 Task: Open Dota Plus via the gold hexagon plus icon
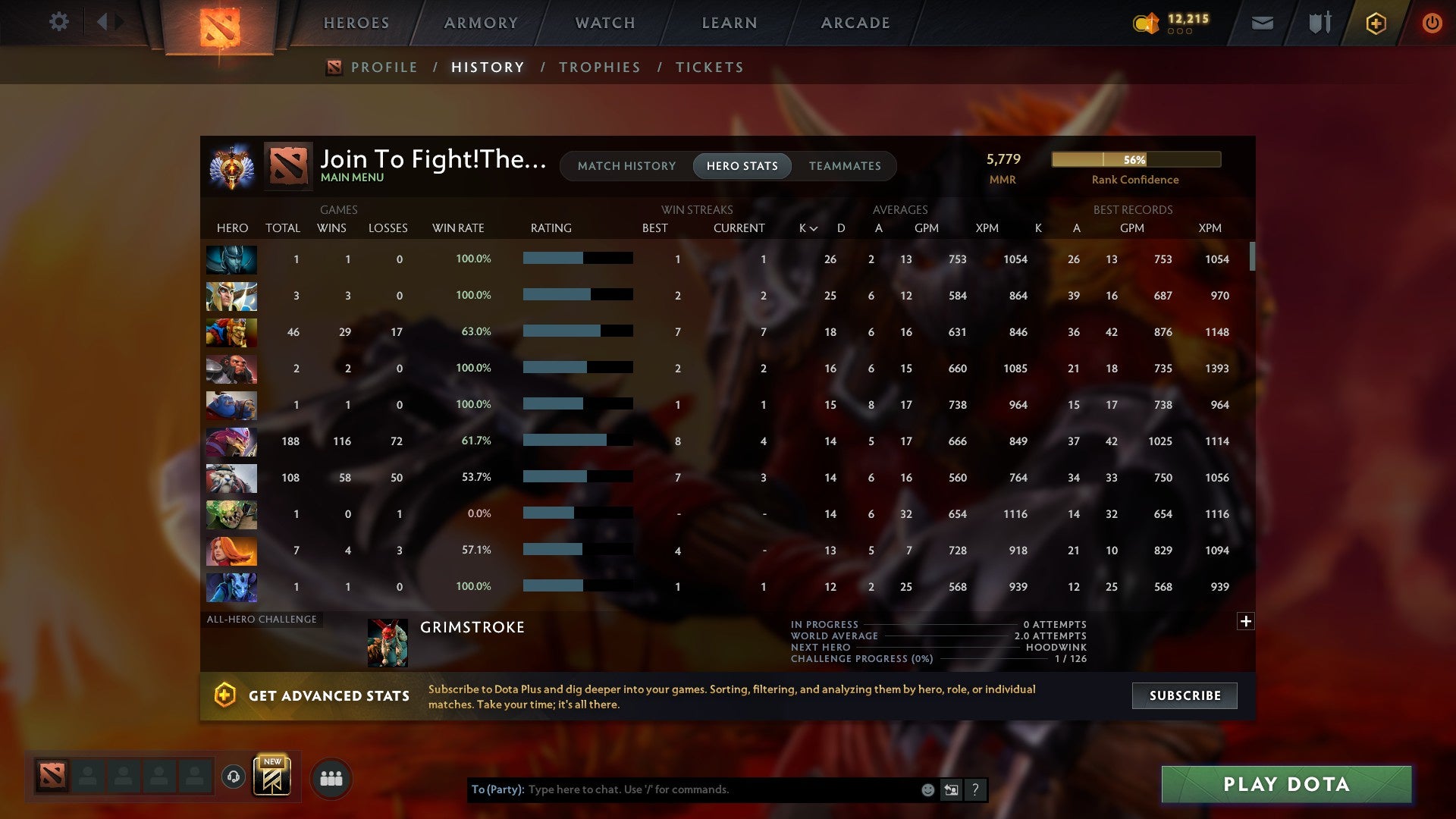click(1375, 23)
